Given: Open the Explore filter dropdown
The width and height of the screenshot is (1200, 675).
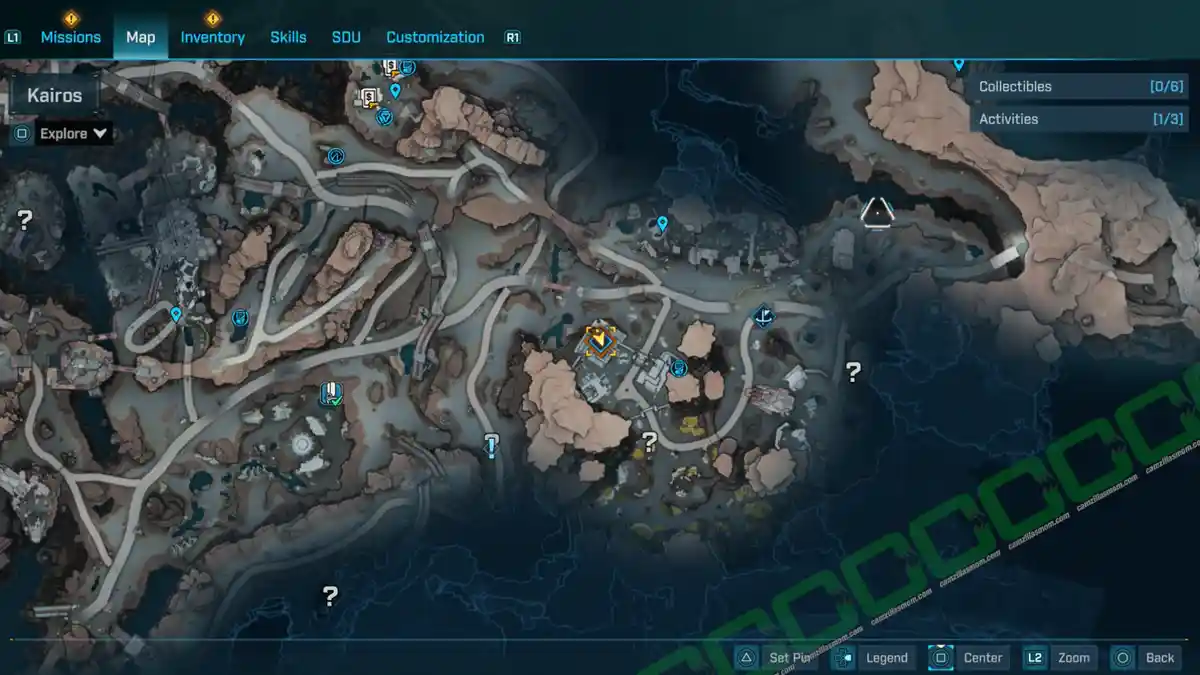Looking at the screenshot, I should [x=73, y=133].
